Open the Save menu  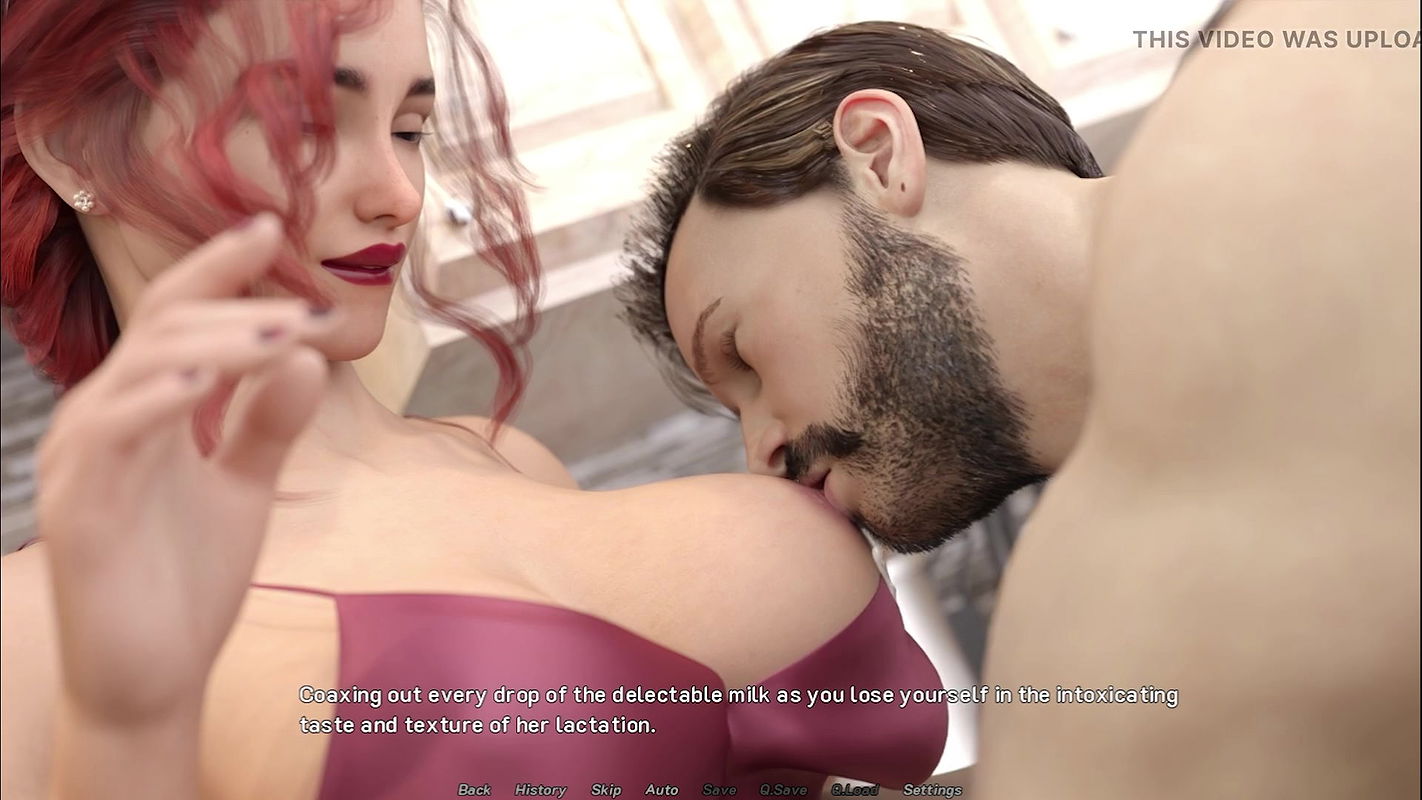click(719, 790)
